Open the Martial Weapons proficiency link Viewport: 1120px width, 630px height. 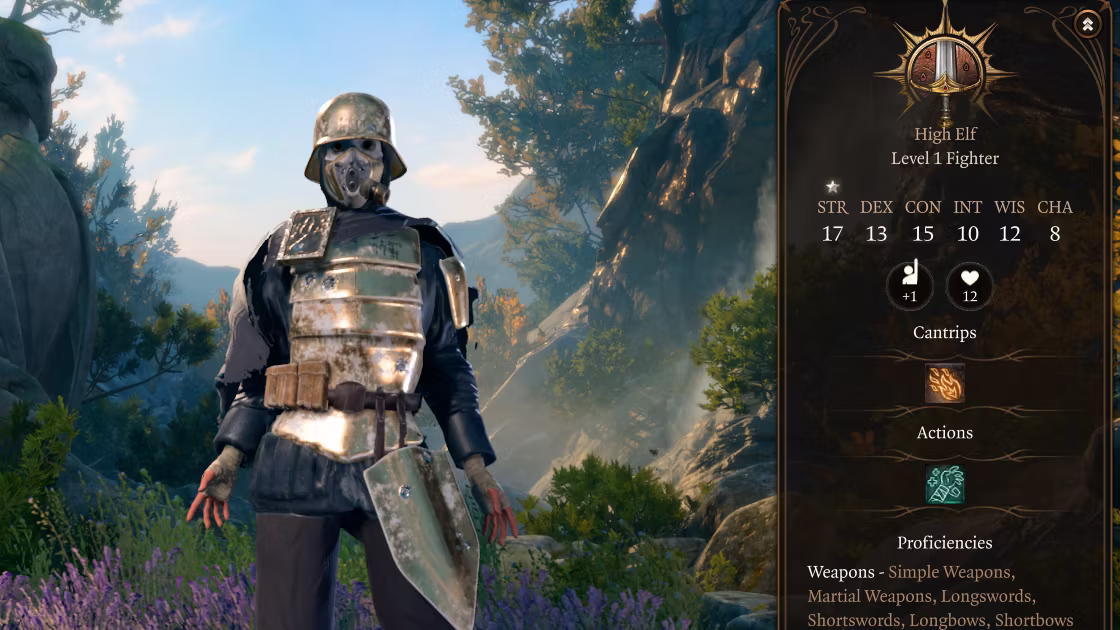[x=867, y=596]
